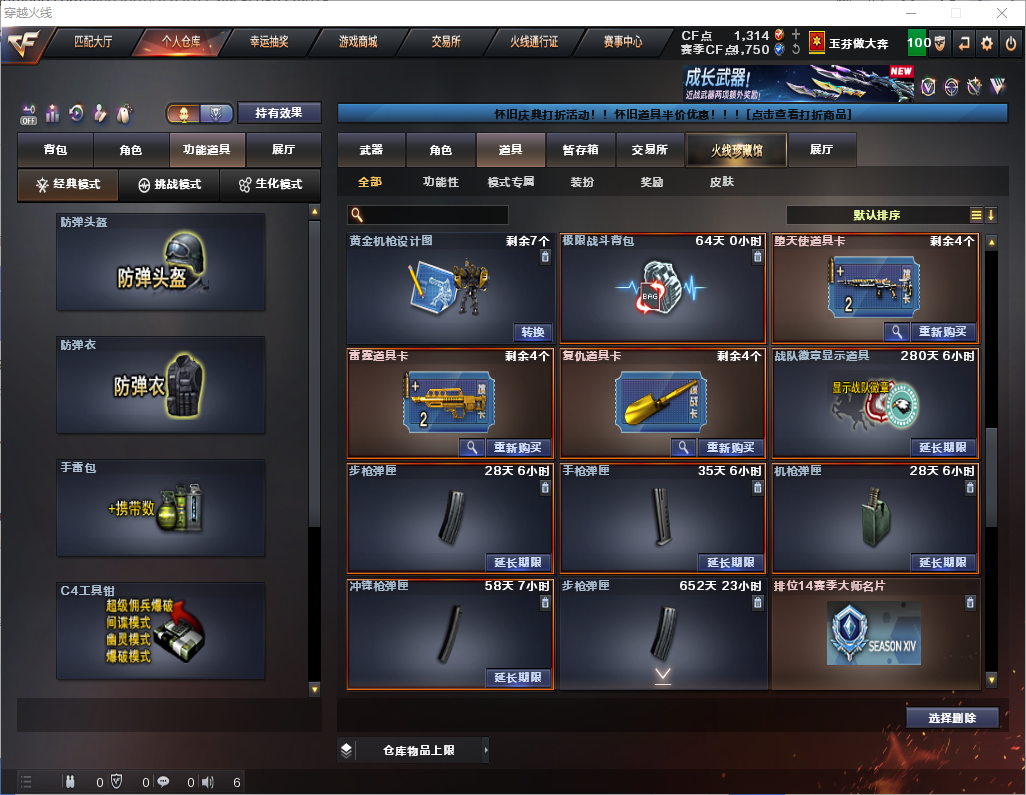This screenshot has height=795, width=1026.
Task: Open the 火线通行证 battle pass
Action: click(x=534, y=42)
